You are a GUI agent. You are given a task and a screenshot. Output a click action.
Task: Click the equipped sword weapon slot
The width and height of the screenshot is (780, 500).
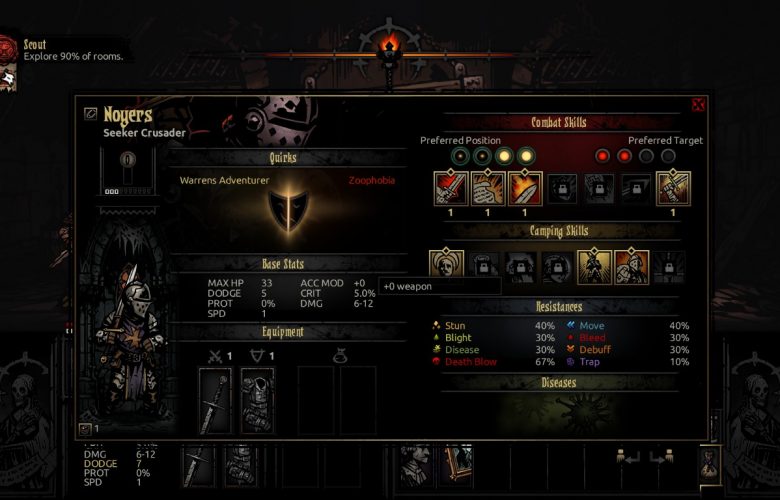(215, 399)
